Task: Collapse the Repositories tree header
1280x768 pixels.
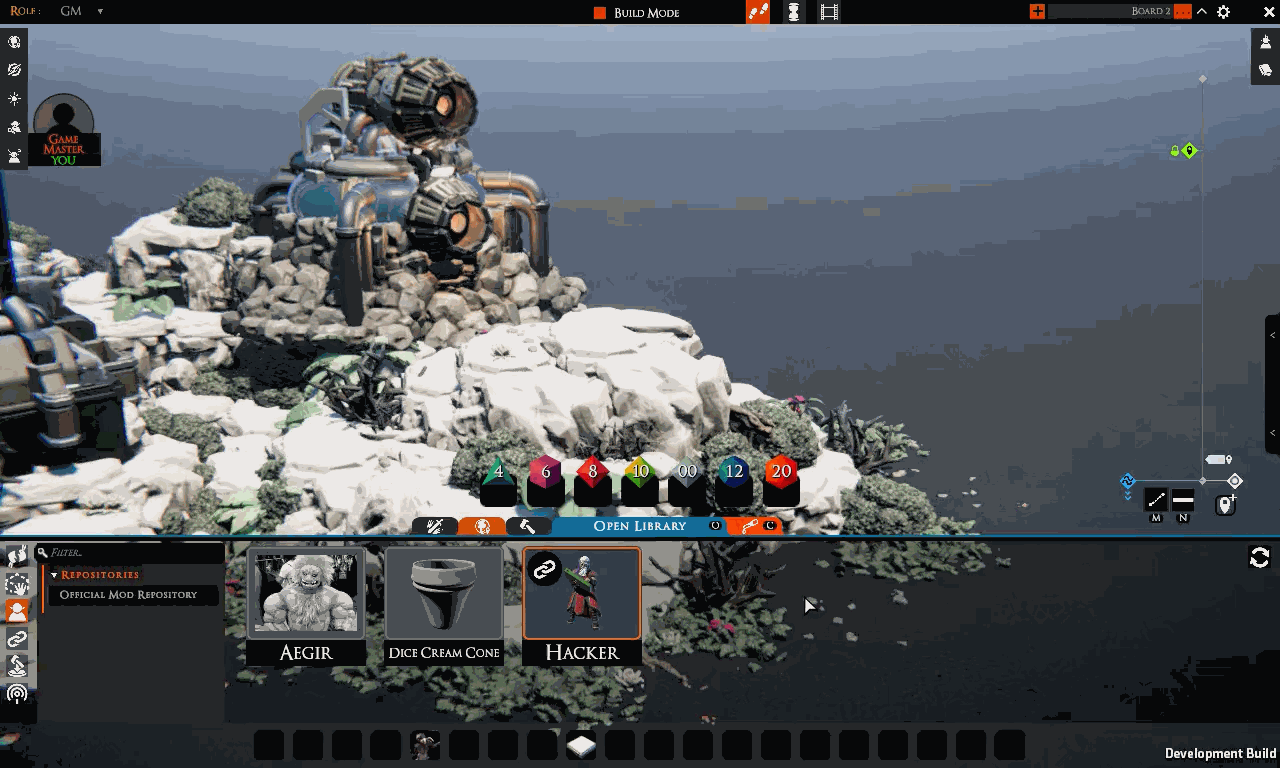Action: click(x=55, y=575)
